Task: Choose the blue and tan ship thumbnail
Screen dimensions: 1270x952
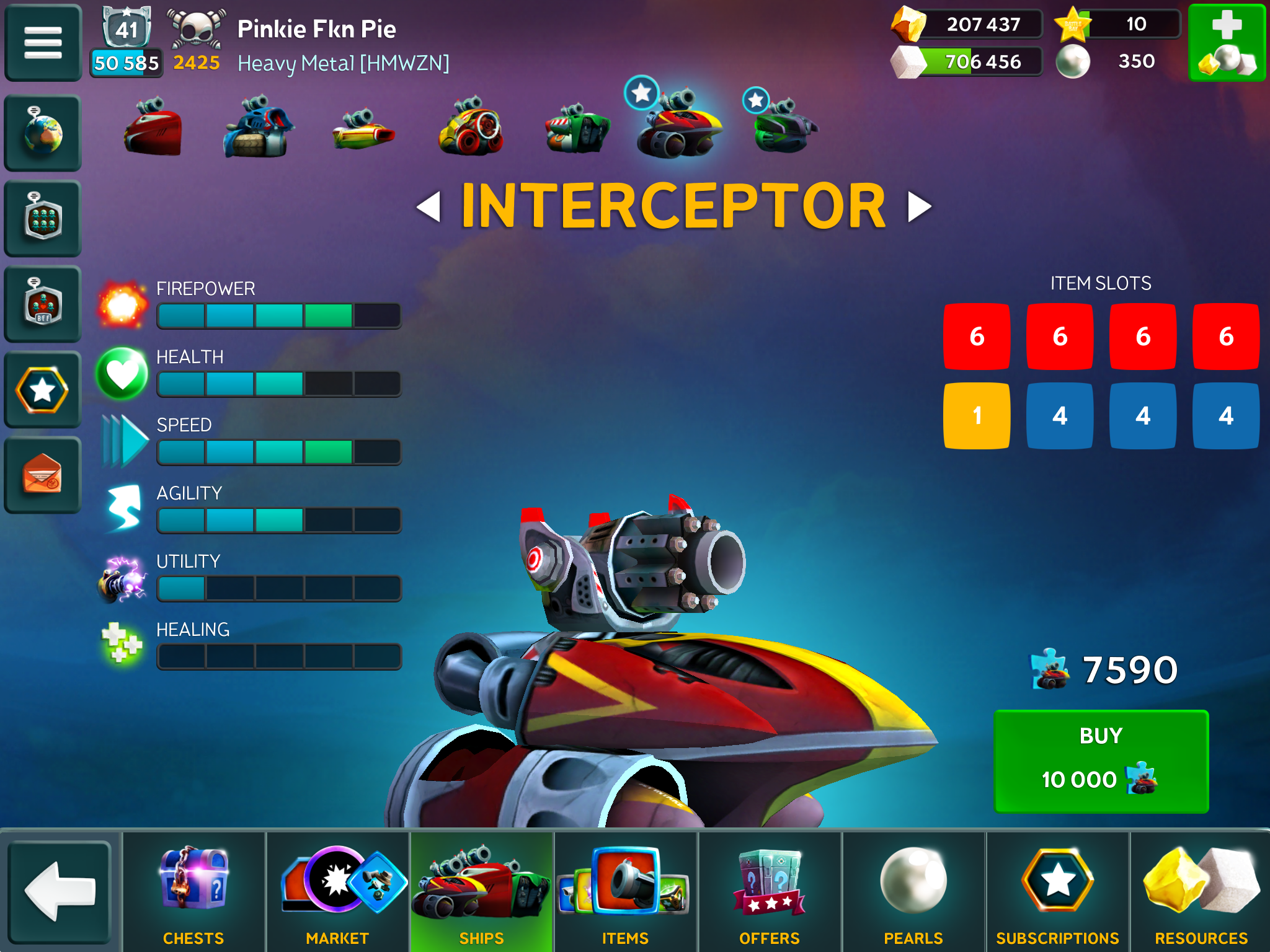Action: pos(258,127)
